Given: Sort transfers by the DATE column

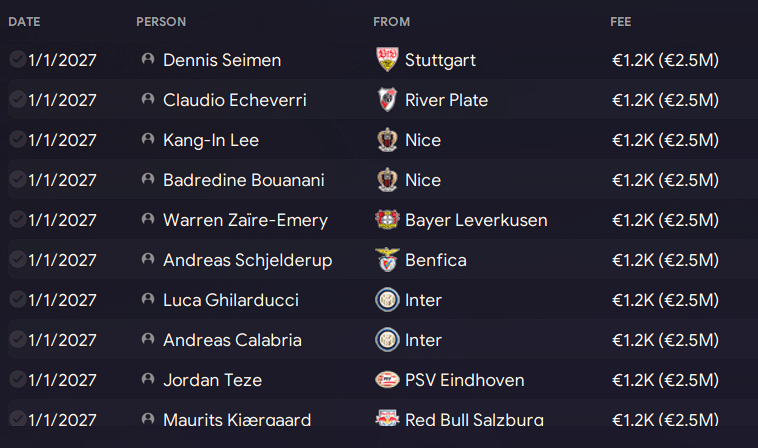Looking at the screenshot, I should coord(24,21).
